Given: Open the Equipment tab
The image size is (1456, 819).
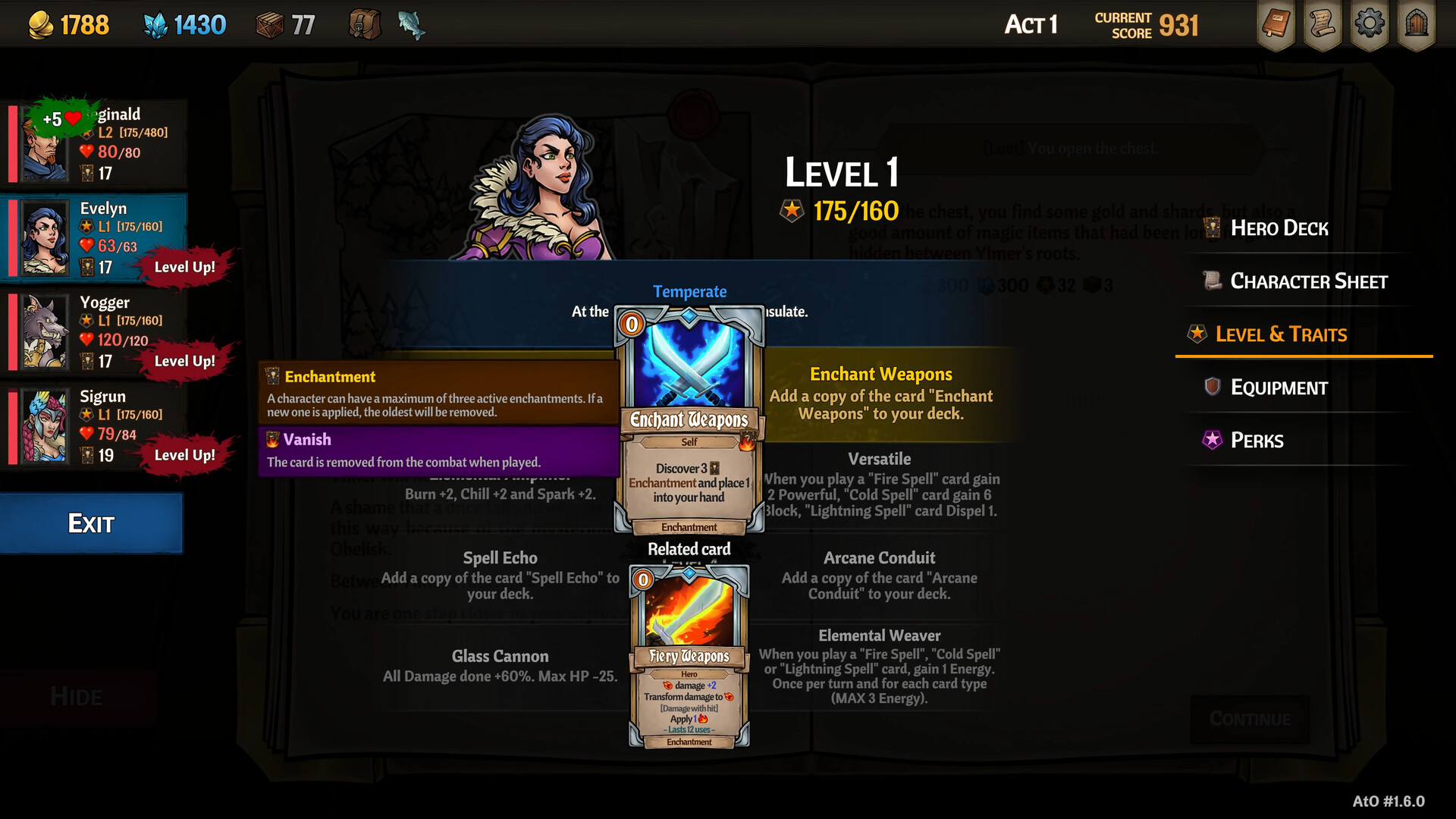Looking at the screenshot, I should 1279,388.
